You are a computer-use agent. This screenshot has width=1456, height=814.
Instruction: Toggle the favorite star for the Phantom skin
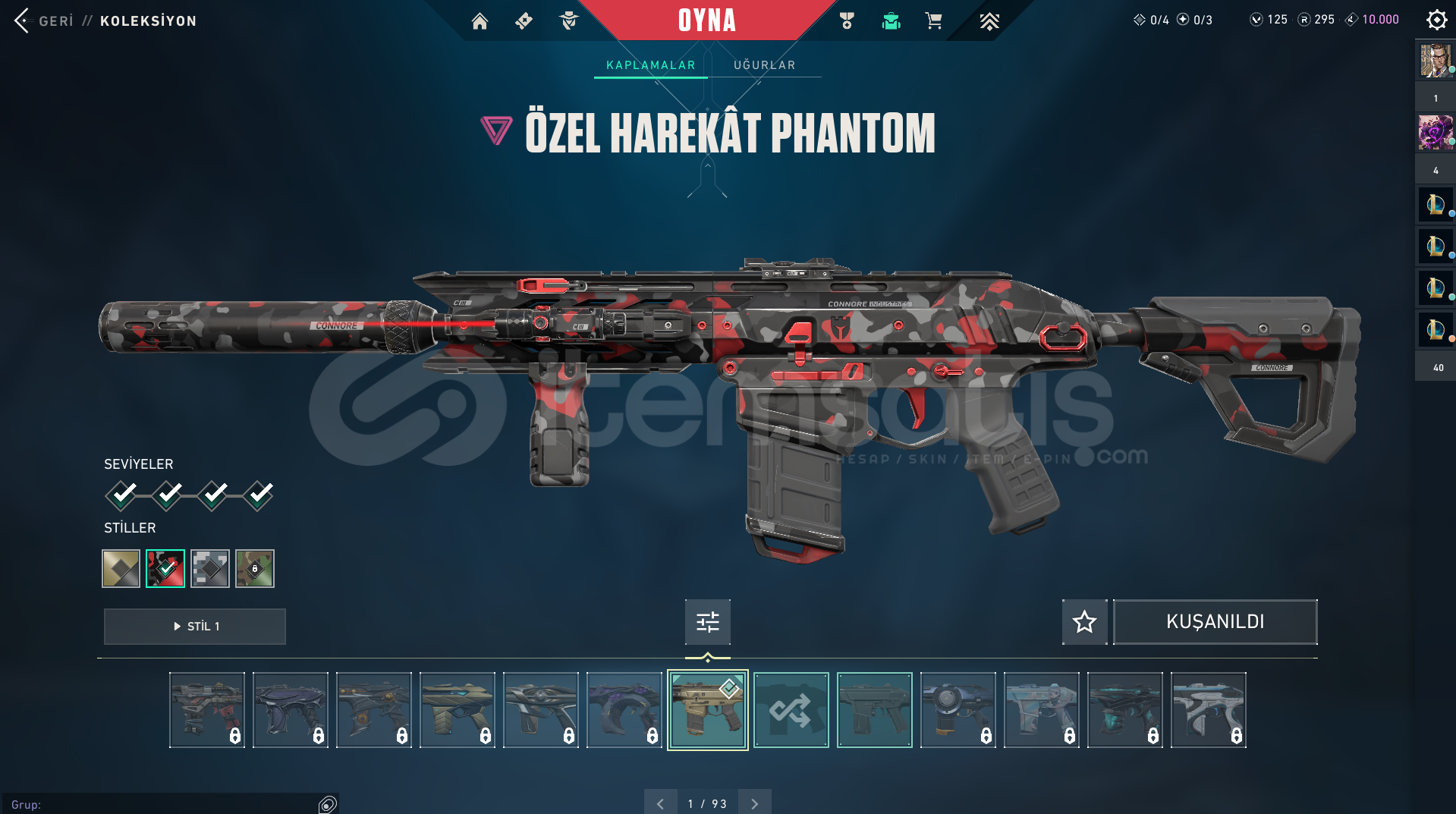[1083, 621]
